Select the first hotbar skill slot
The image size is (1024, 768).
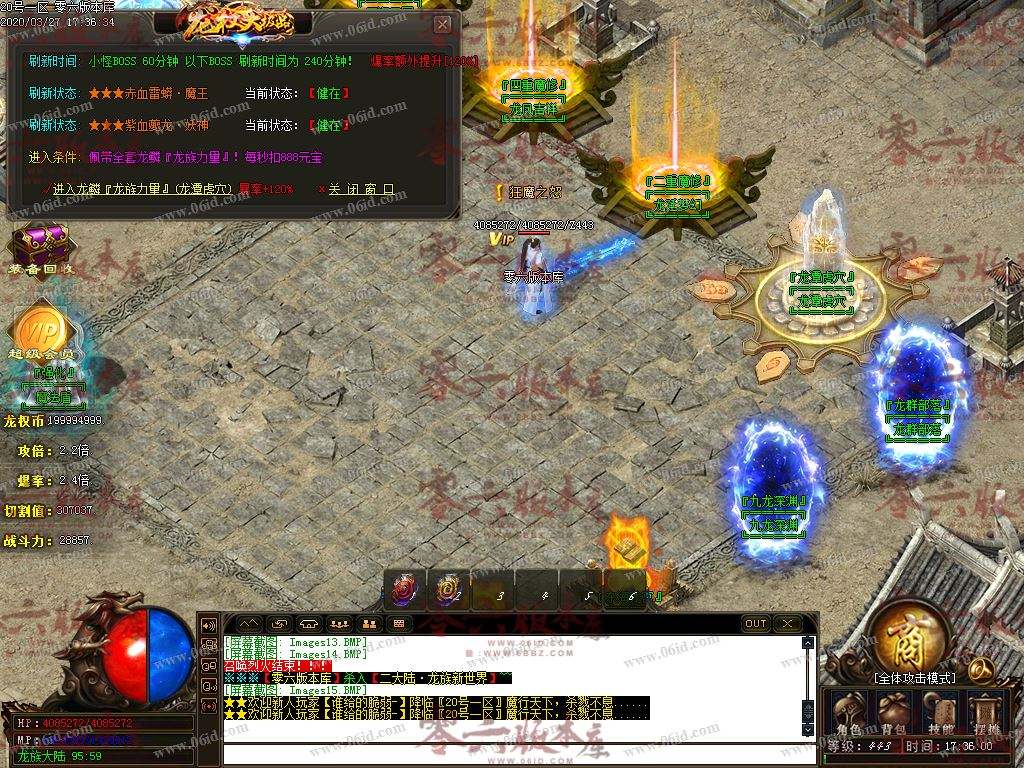click(406, 591)
